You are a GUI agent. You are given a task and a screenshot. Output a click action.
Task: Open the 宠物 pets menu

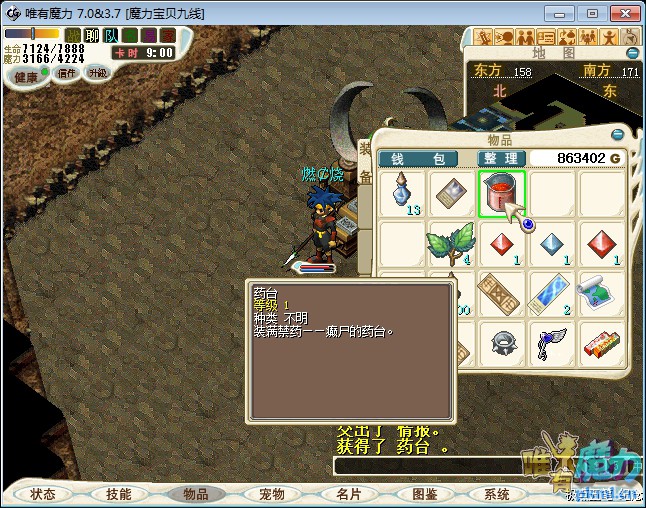pos(271,494)
